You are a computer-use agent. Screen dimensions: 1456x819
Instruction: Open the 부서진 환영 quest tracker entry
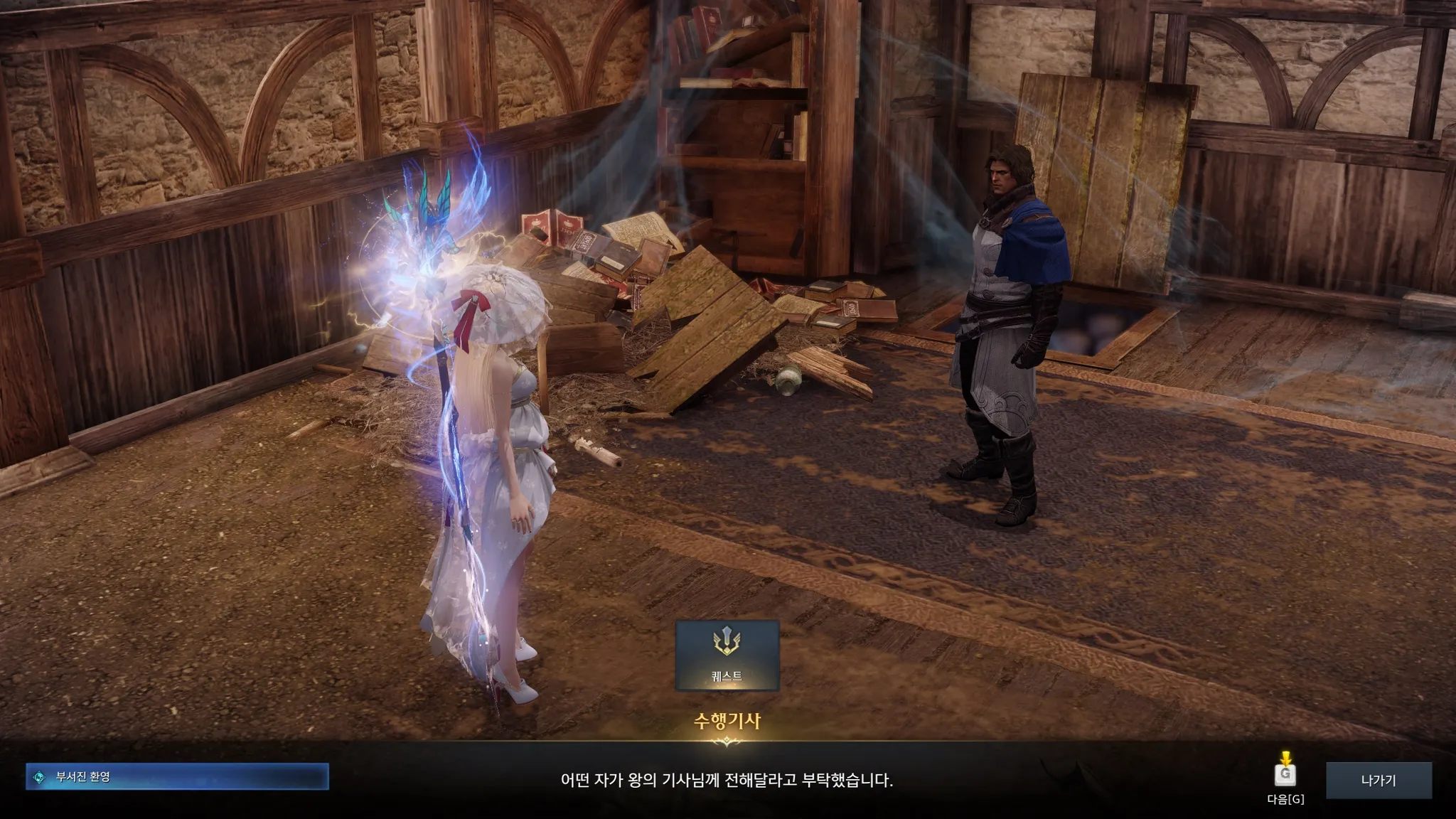pyautogui.click(x=177, y=777)
